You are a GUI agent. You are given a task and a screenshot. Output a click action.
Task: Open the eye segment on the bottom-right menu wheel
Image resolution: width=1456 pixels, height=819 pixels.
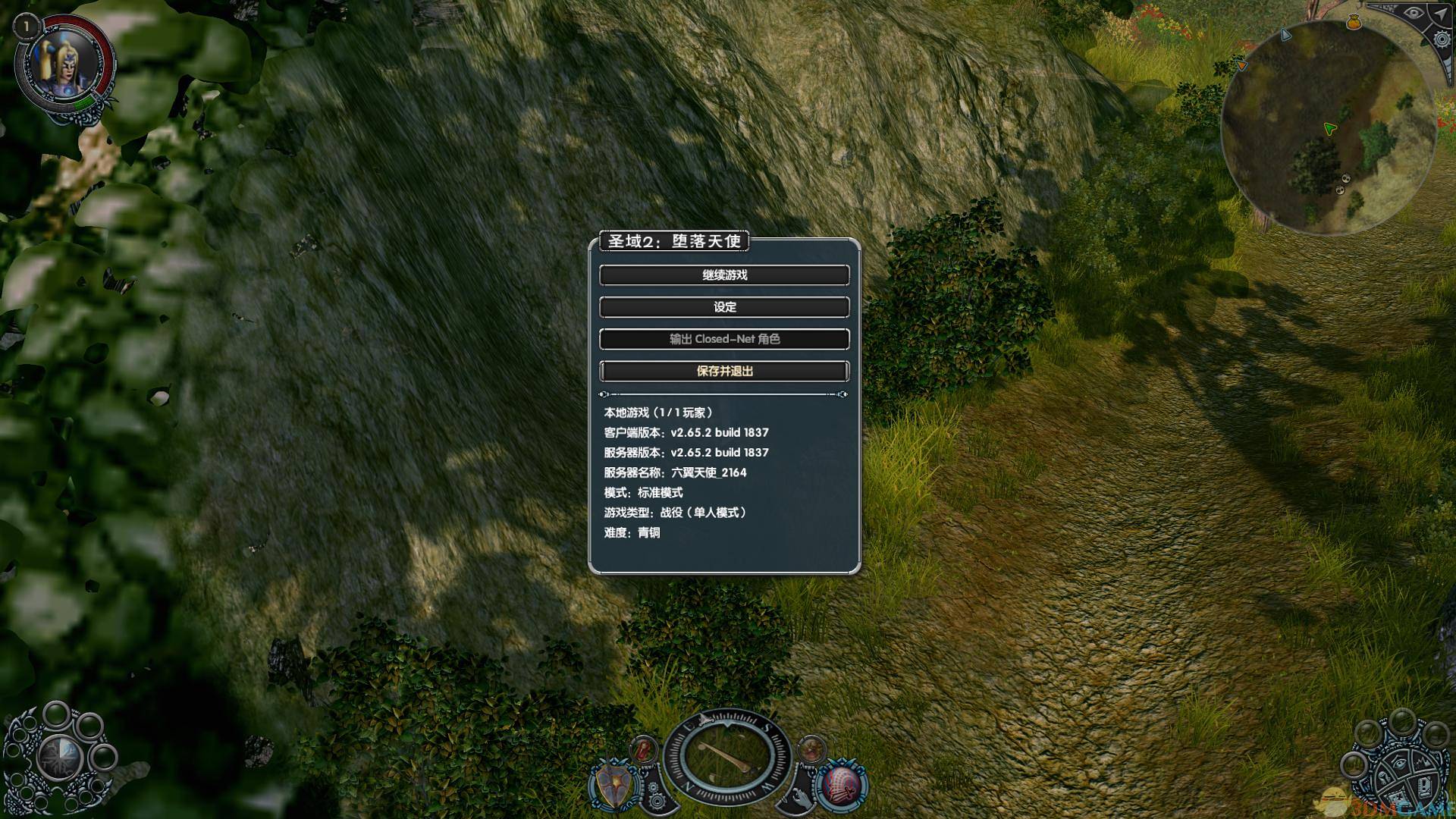[1400, 762]
